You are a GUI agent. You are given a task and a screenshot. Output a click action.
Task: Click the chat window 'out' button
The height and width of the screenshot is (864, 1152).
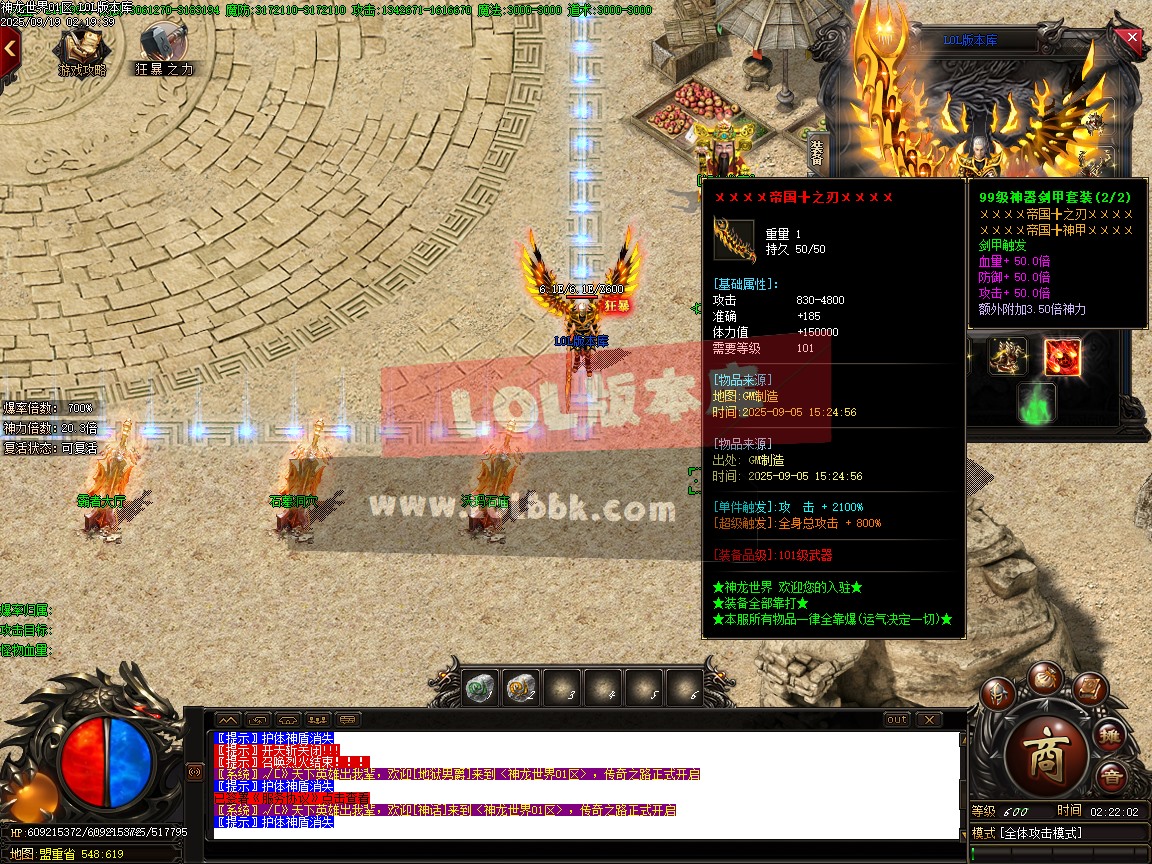[897, 719]
